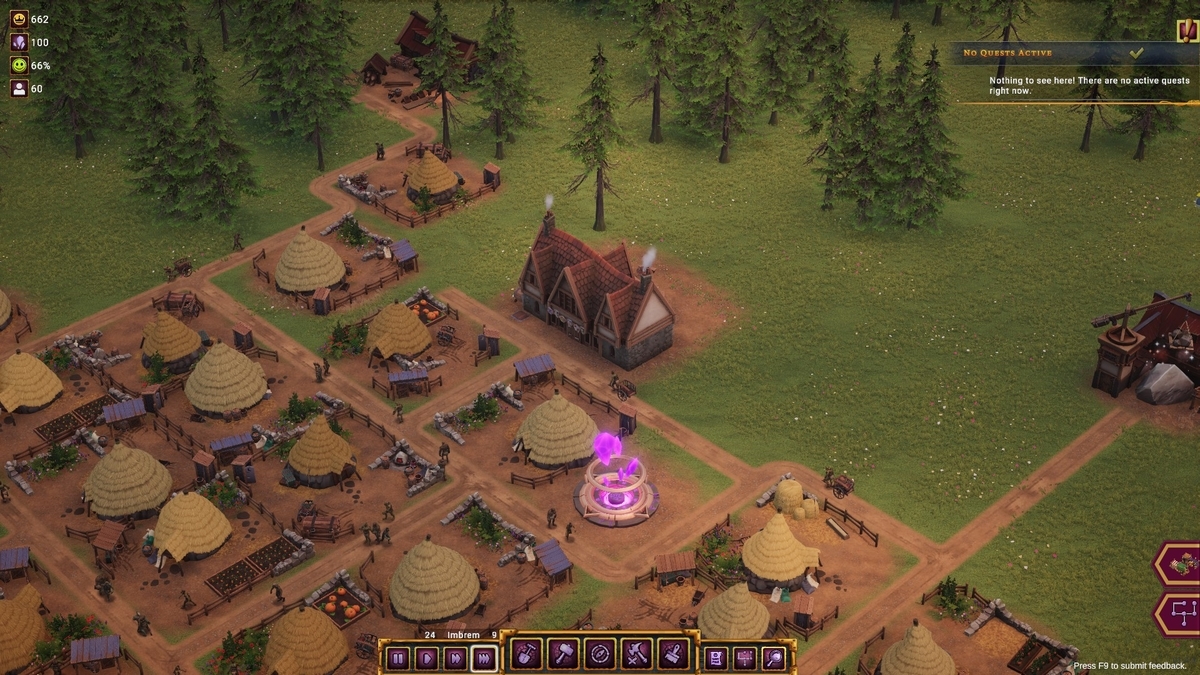Open the magnifying glass search tool
Screen dimensions: 1200x675
tap(774, 657)
